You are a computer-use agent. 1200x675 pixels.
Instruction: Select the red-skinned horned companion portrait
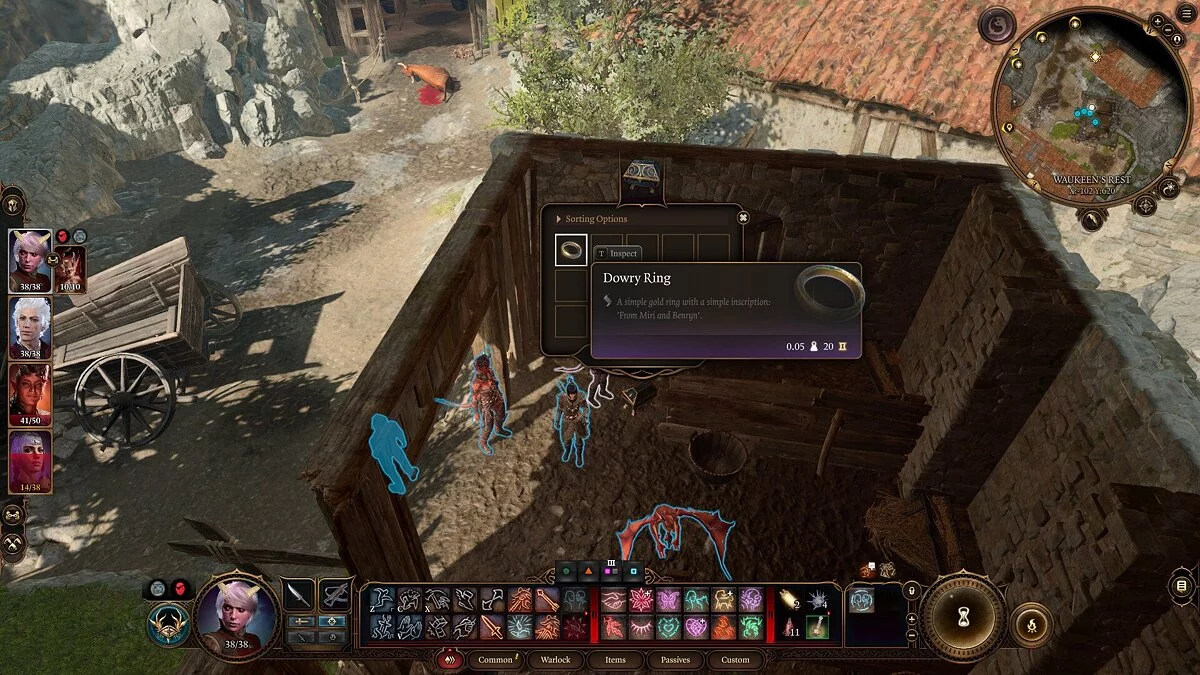(x=30, y=394)
